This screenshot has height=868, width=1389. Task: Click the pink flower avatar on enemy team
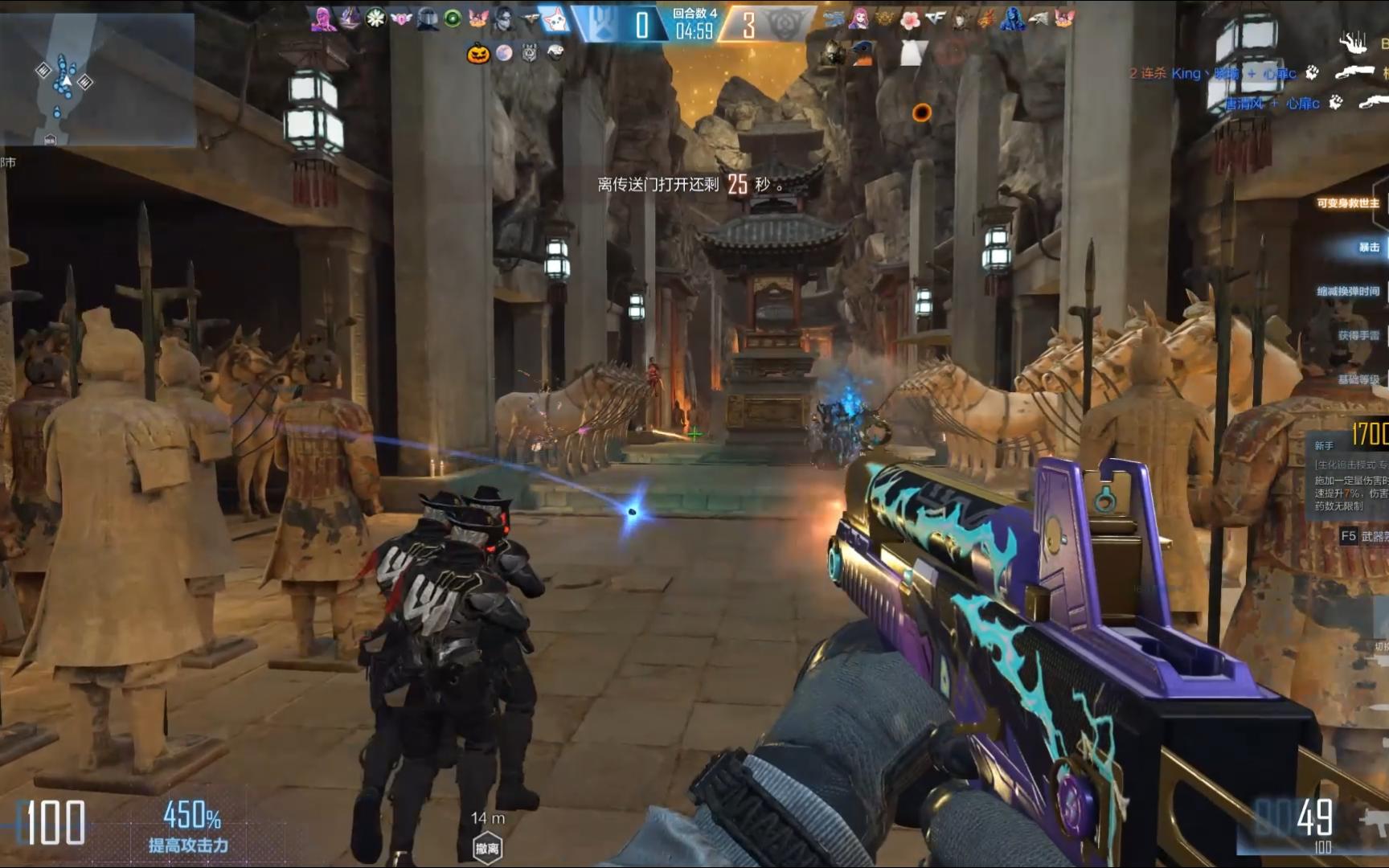909,19
